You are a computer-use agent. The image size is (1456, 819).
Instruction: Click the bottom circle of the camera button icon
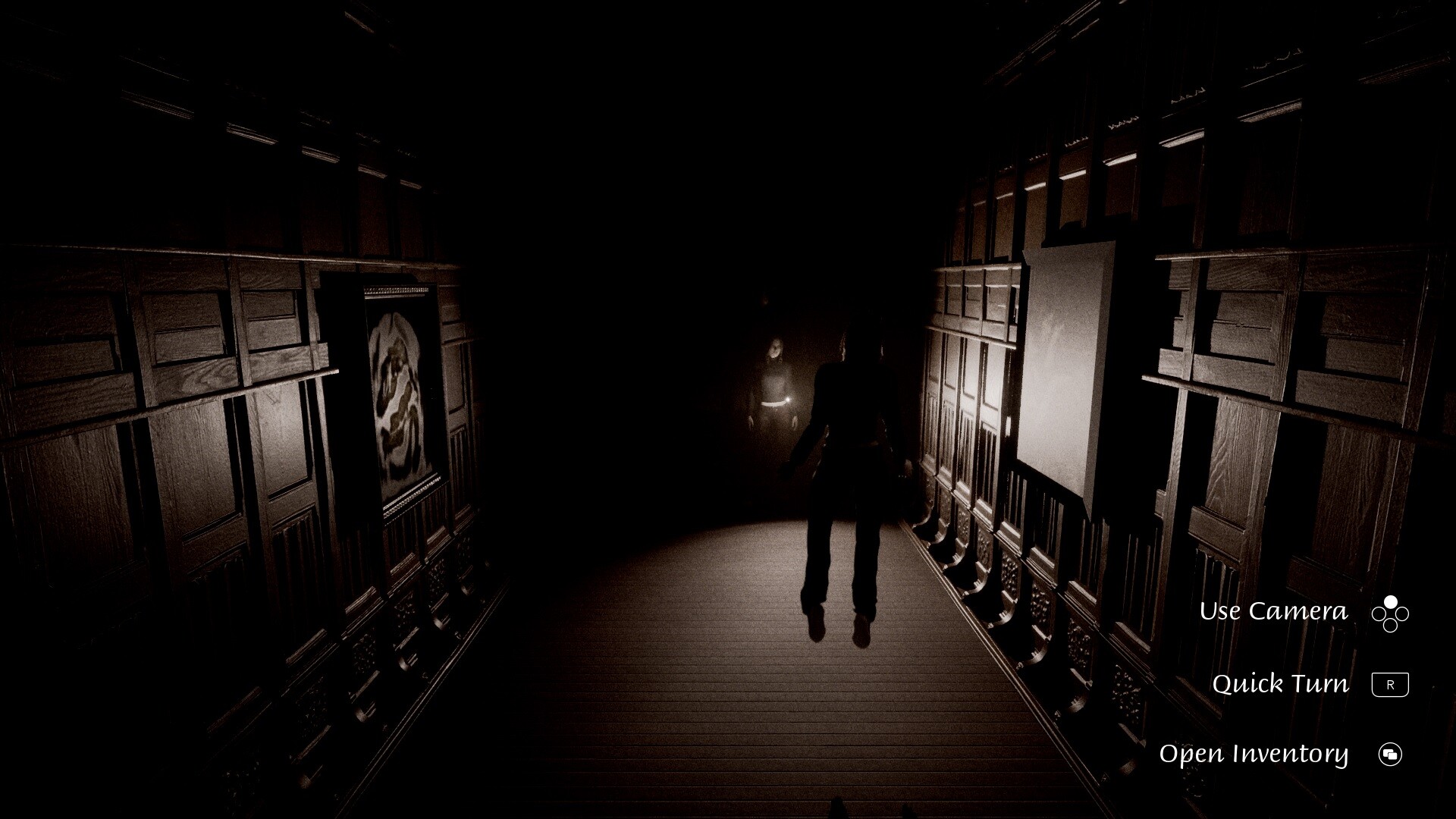pyautogui.click(x=1390, y=625)
